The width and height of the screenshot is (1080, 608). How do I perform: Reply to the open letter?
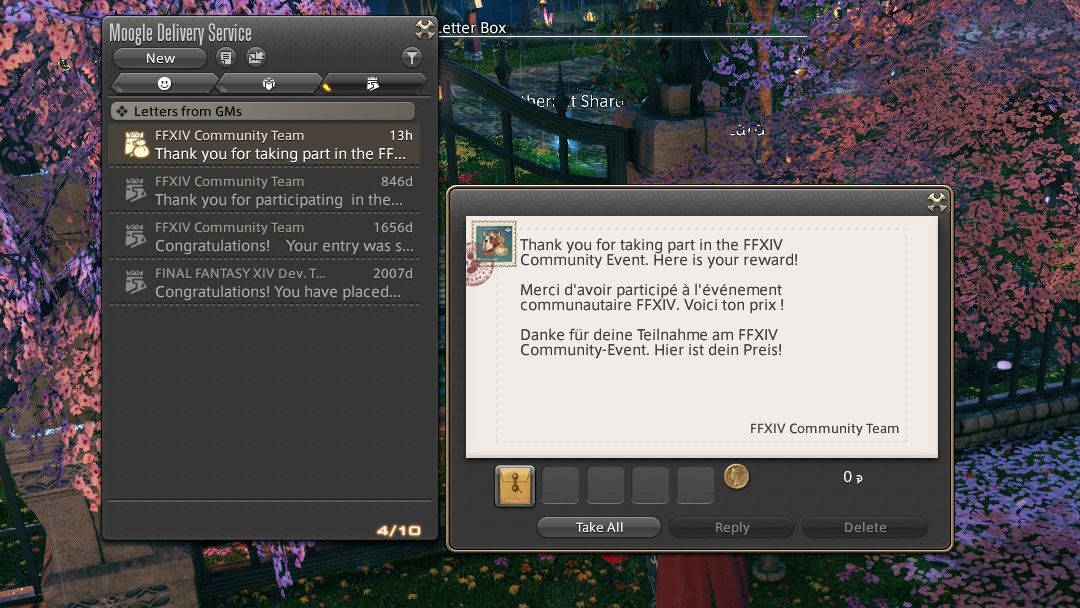click(732, 527)
